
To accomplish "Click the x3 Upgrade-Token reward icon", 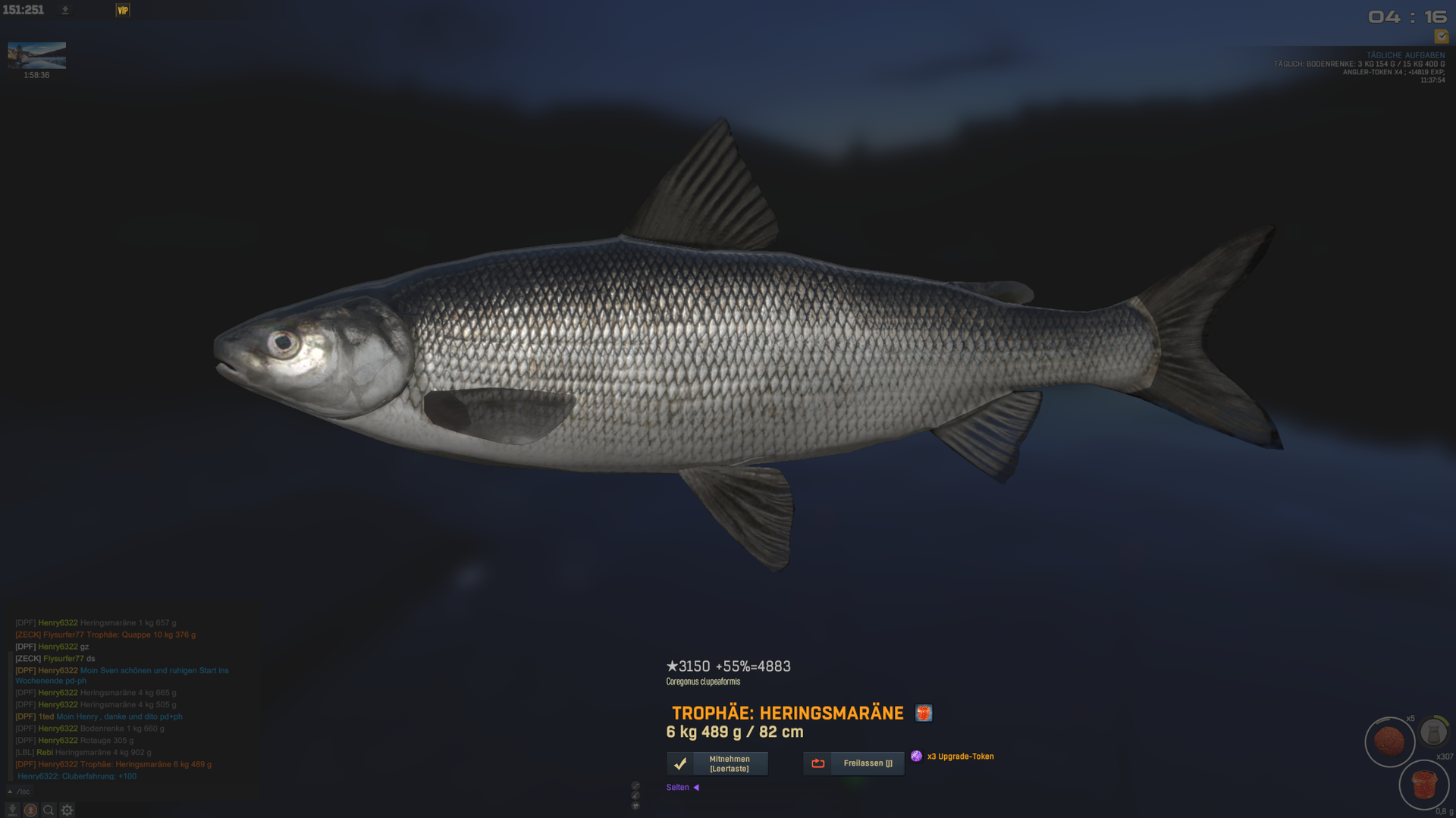I will pos(917,756).
